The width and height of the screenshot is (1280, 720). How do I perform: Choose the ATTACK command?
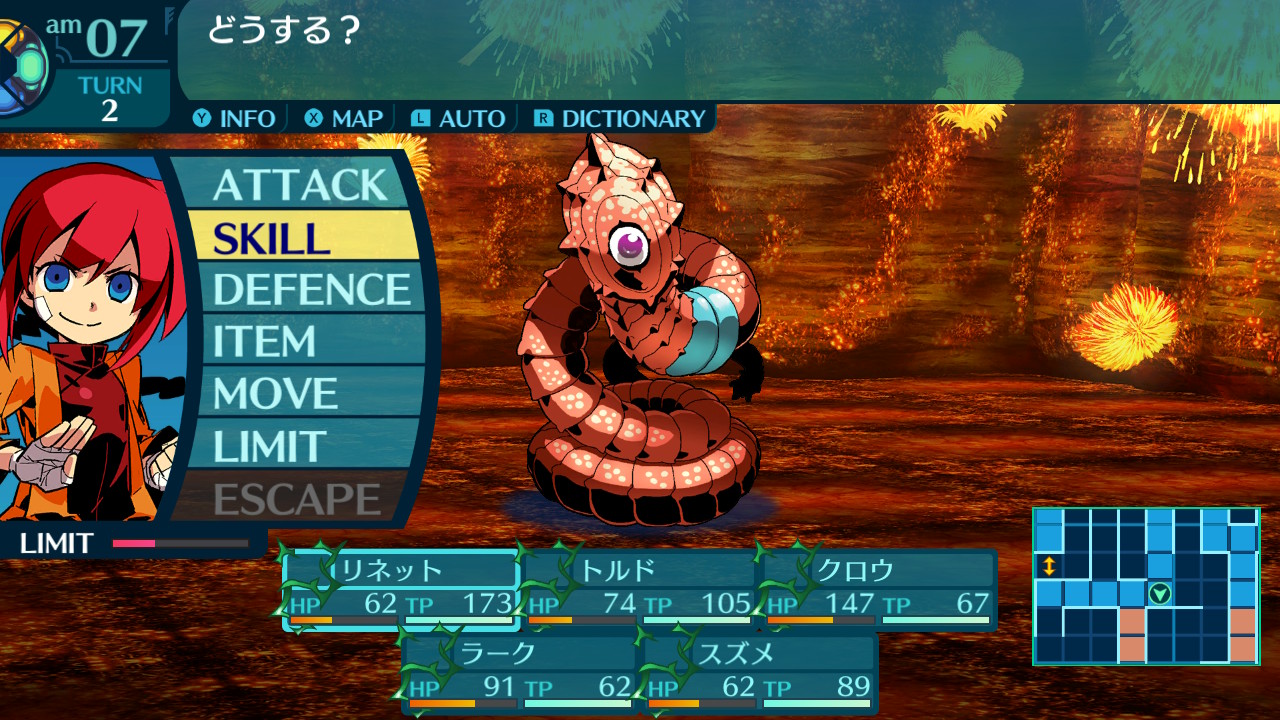click(x=300, y=185)
